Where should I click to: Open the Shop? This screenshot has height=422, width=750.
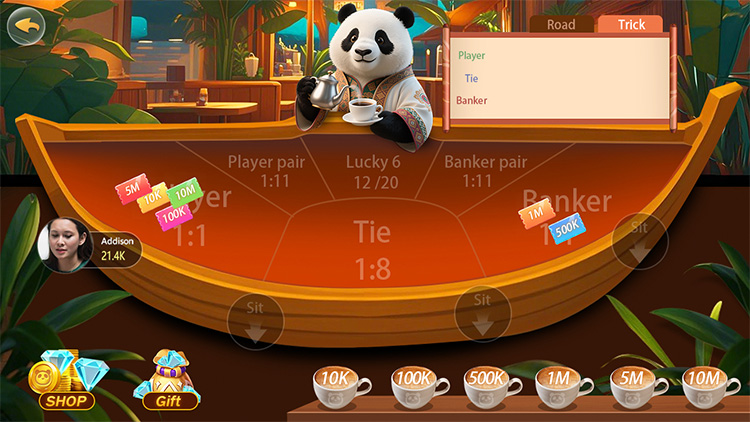click(x=66, y=383)
